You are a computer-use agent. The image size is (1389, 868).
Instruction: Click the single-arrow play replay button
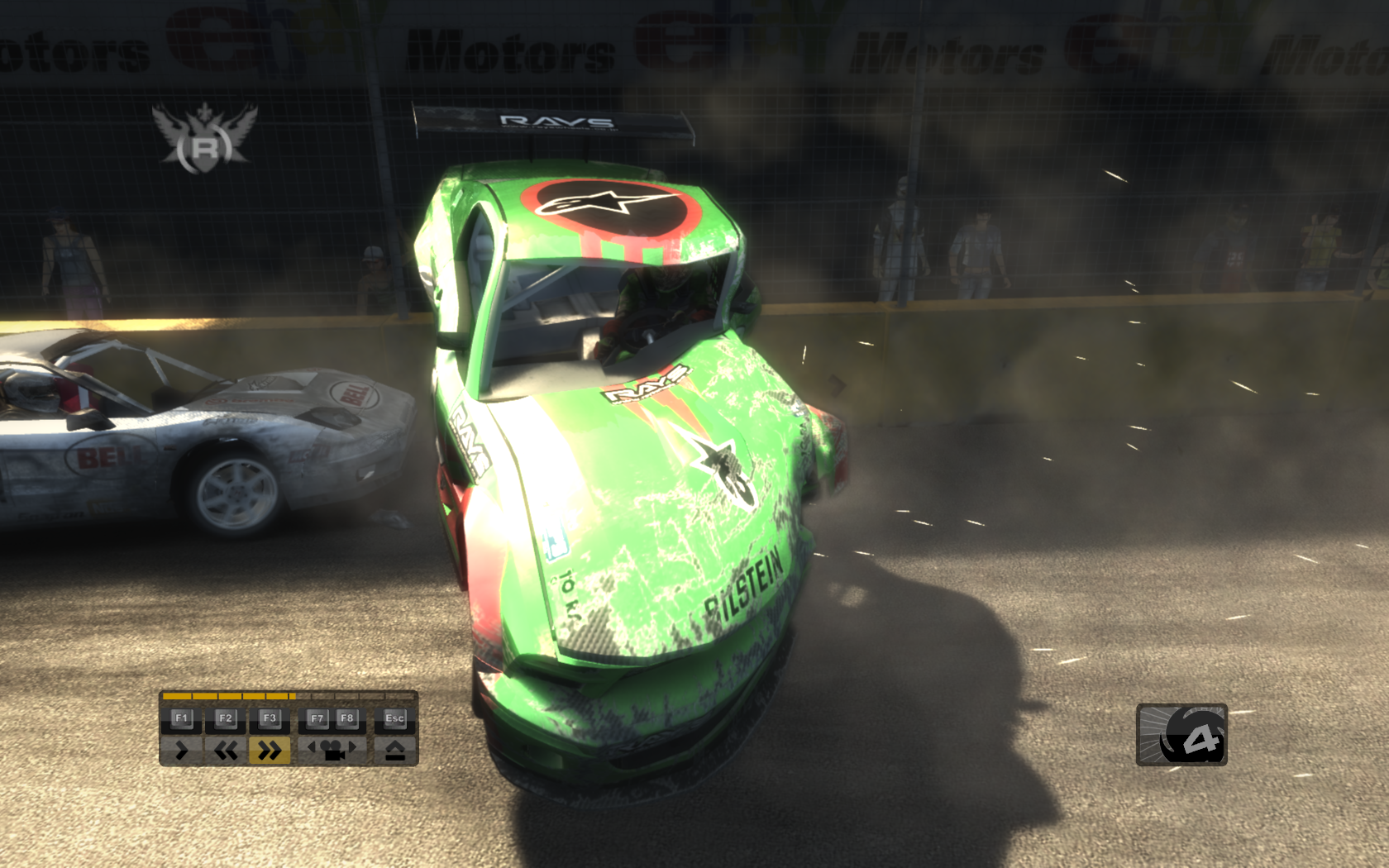pos(182,750)
